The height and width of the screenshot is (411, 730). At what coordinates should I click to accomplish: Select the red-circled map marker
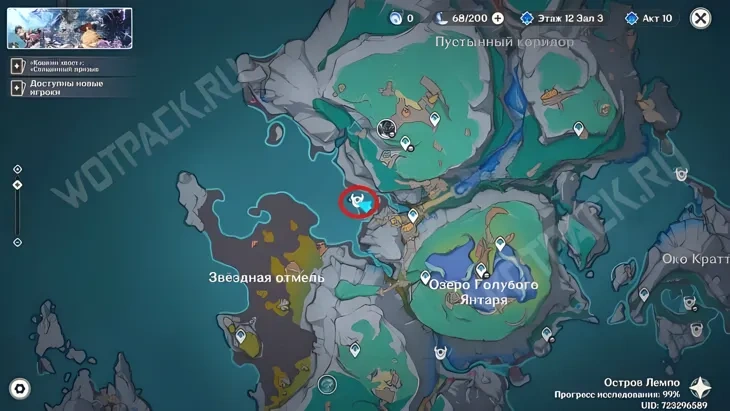[359, 202]
